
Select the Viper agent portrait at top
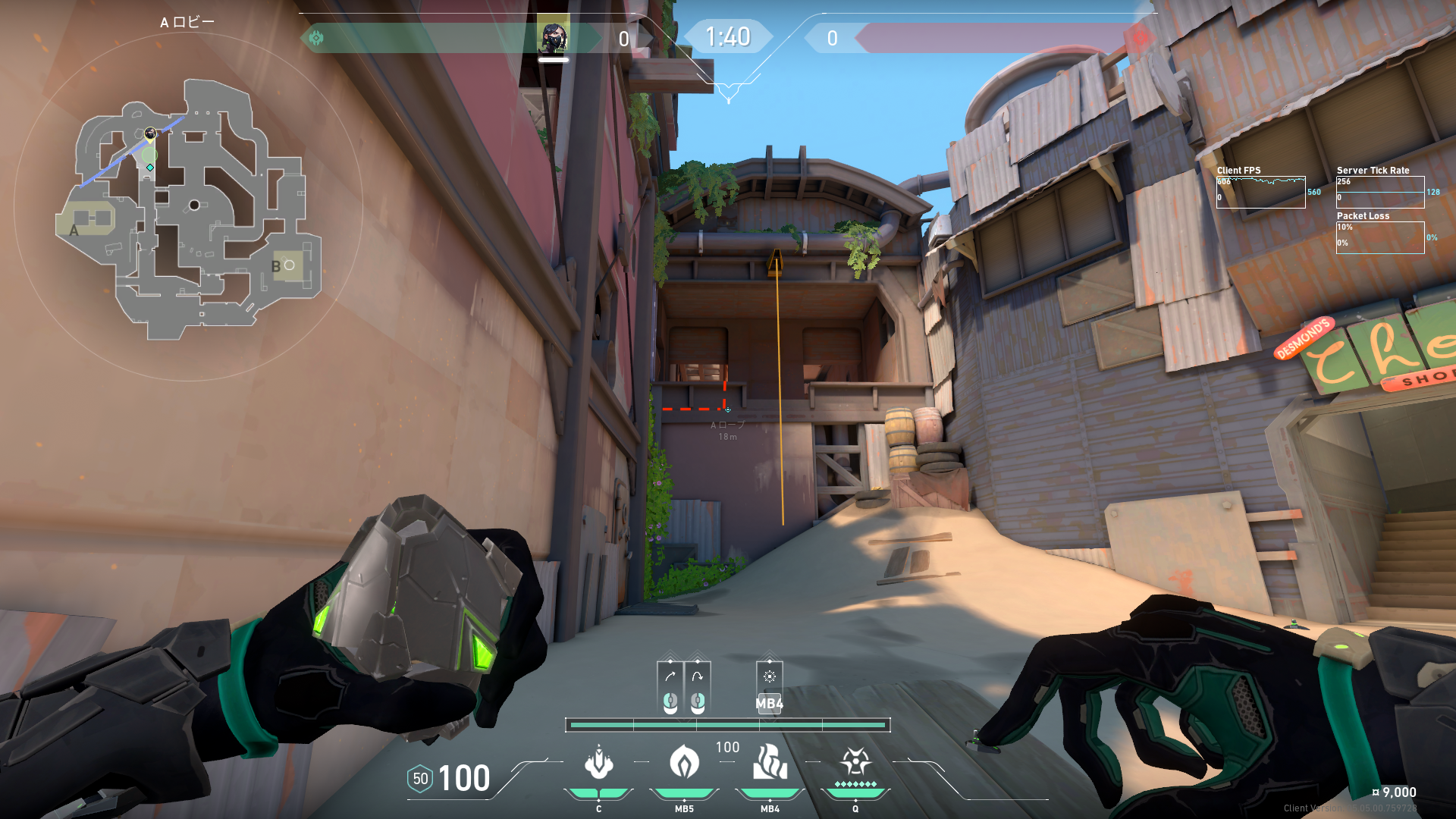pyautogui.click(x=553, y=37)
